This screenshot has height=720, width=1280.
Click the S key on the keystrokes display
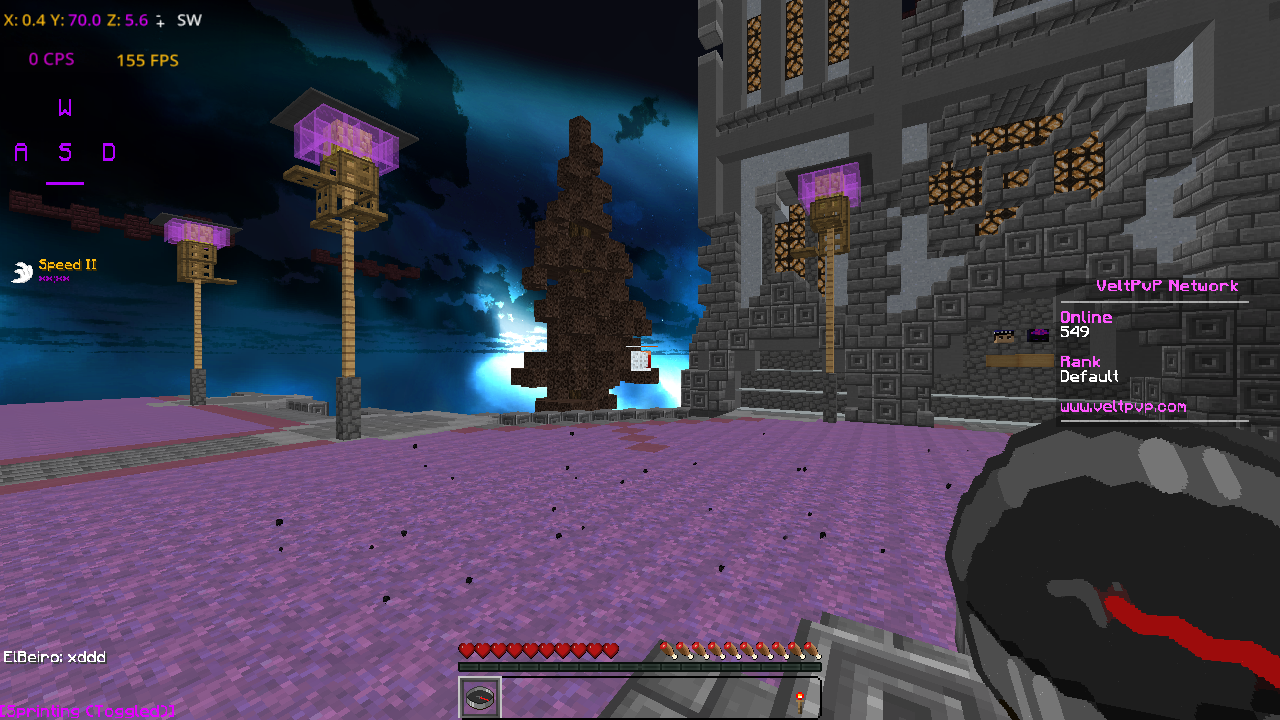click(65, 152)
